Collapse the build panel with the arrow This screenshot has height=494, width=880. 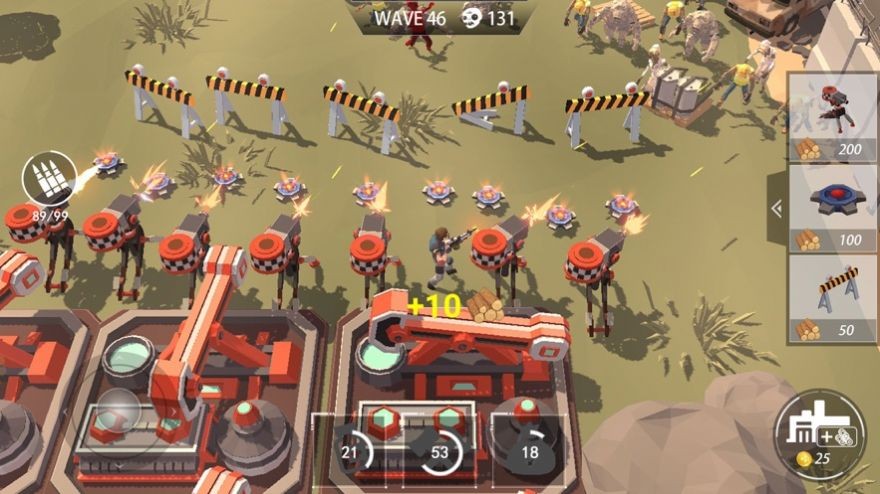pyautogui.click(x=777, y=208)
